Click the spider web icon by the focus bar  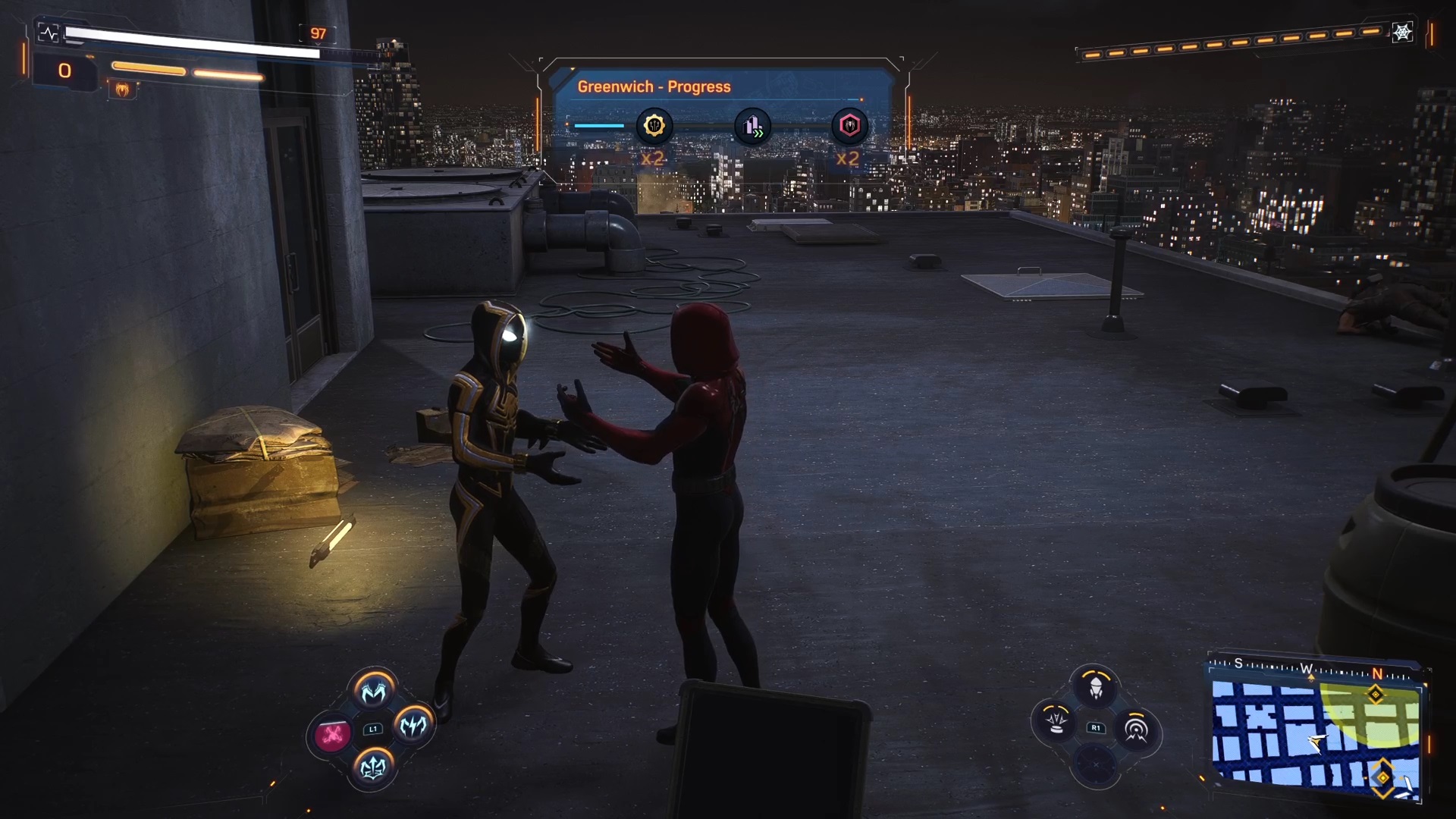[x=1402, y=33]
